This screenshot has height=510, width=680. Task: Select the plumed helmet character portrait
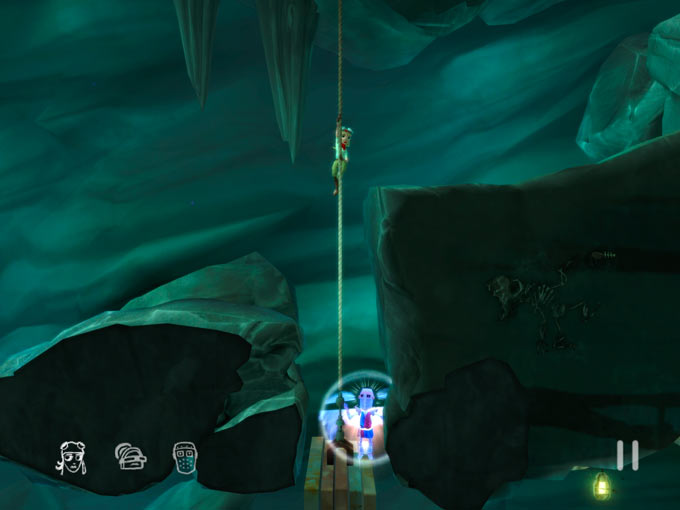click(x=130, y=456)
